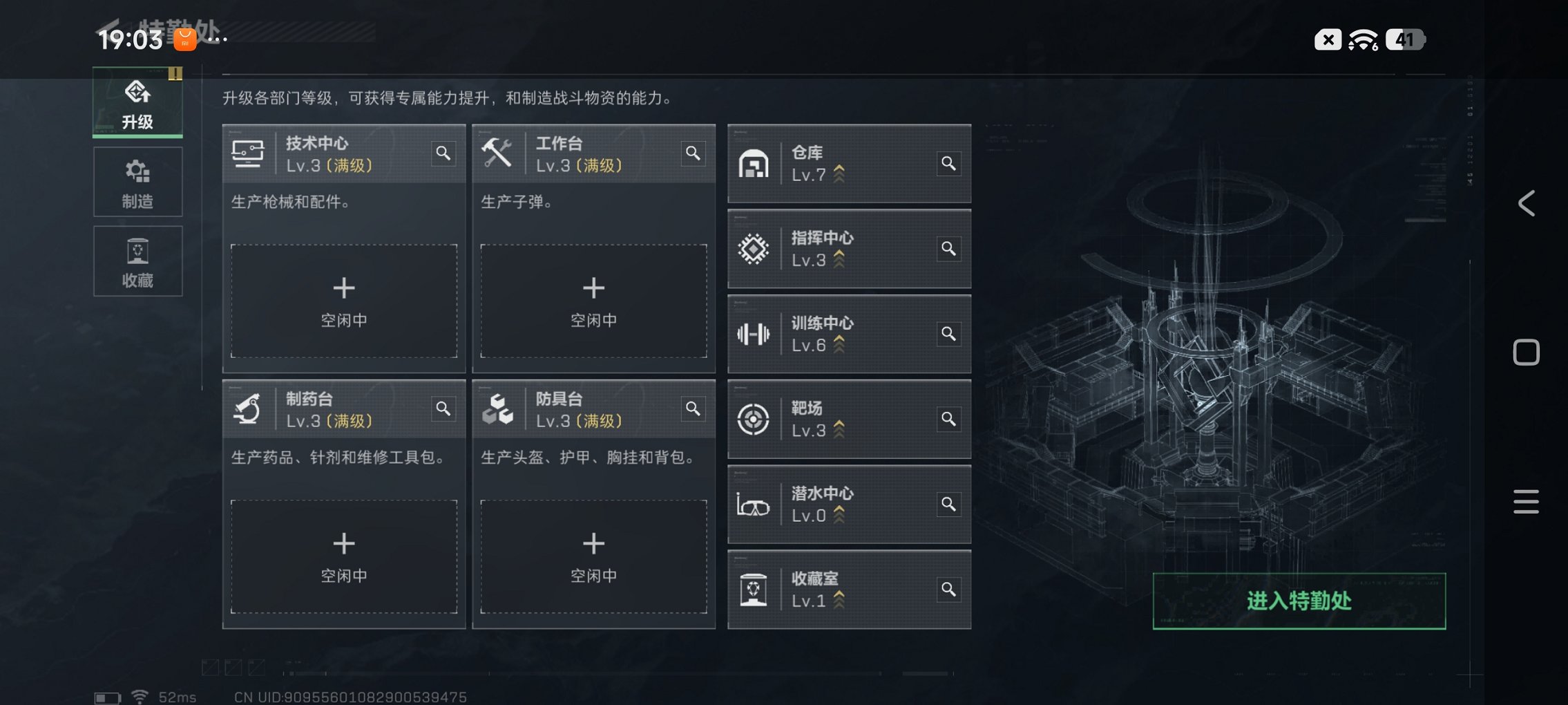1568x705 pixels.
Task: Select the 仓库 storage icon
Action: 755,163
